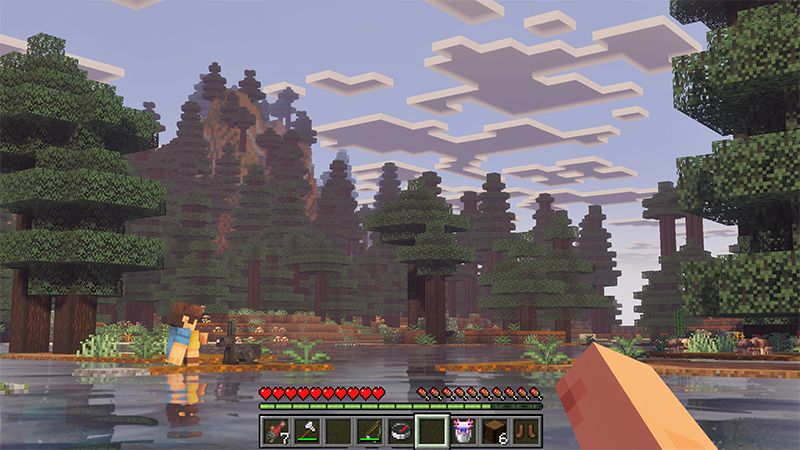
Task: Choose the fishing rod slot
Action: tap(370, 431)
